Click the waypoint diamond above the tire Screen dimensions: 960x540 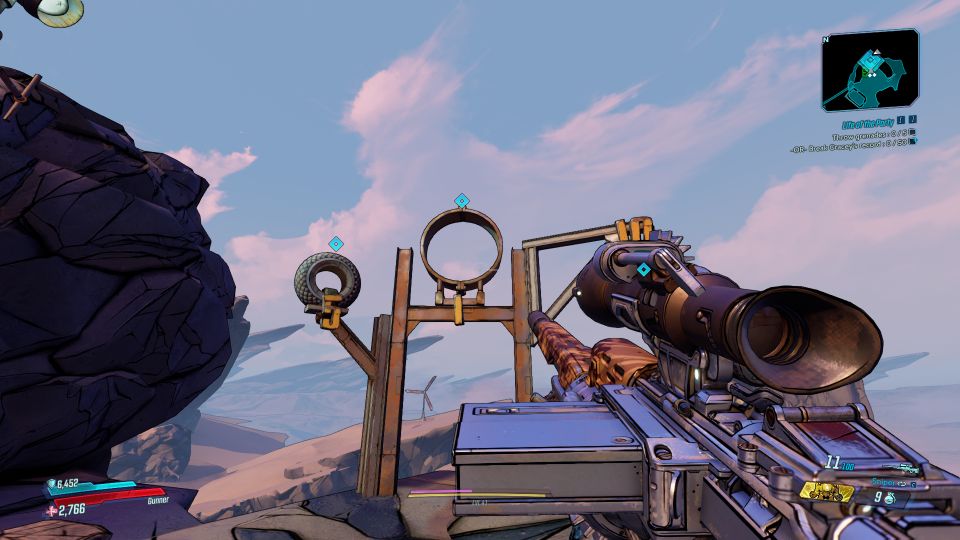(x=336, y=243)
